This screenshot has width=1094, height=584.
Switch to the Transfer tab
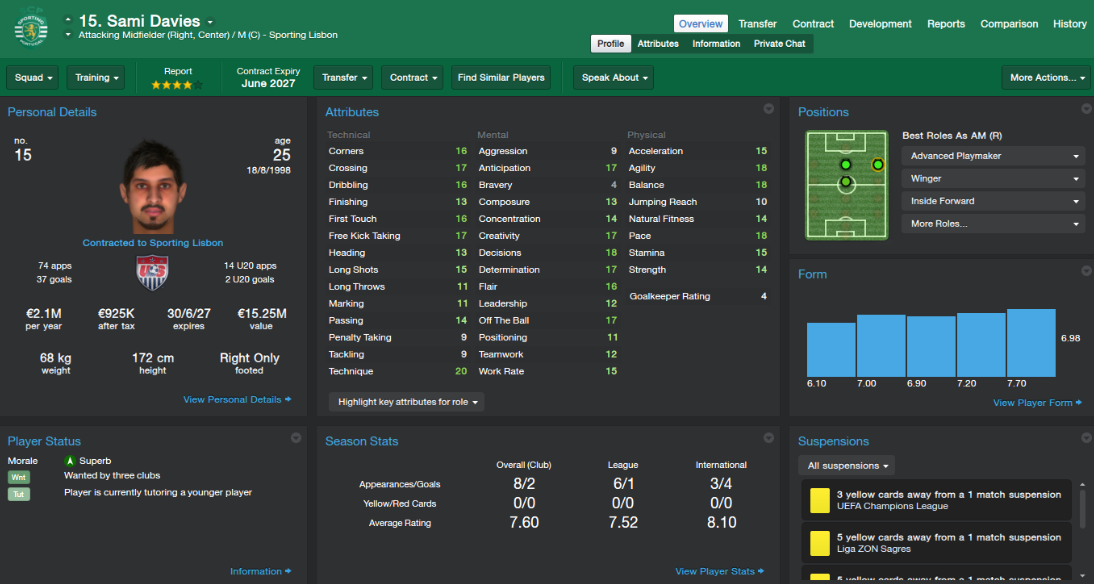pyautogui.click(x=757, y=24)
